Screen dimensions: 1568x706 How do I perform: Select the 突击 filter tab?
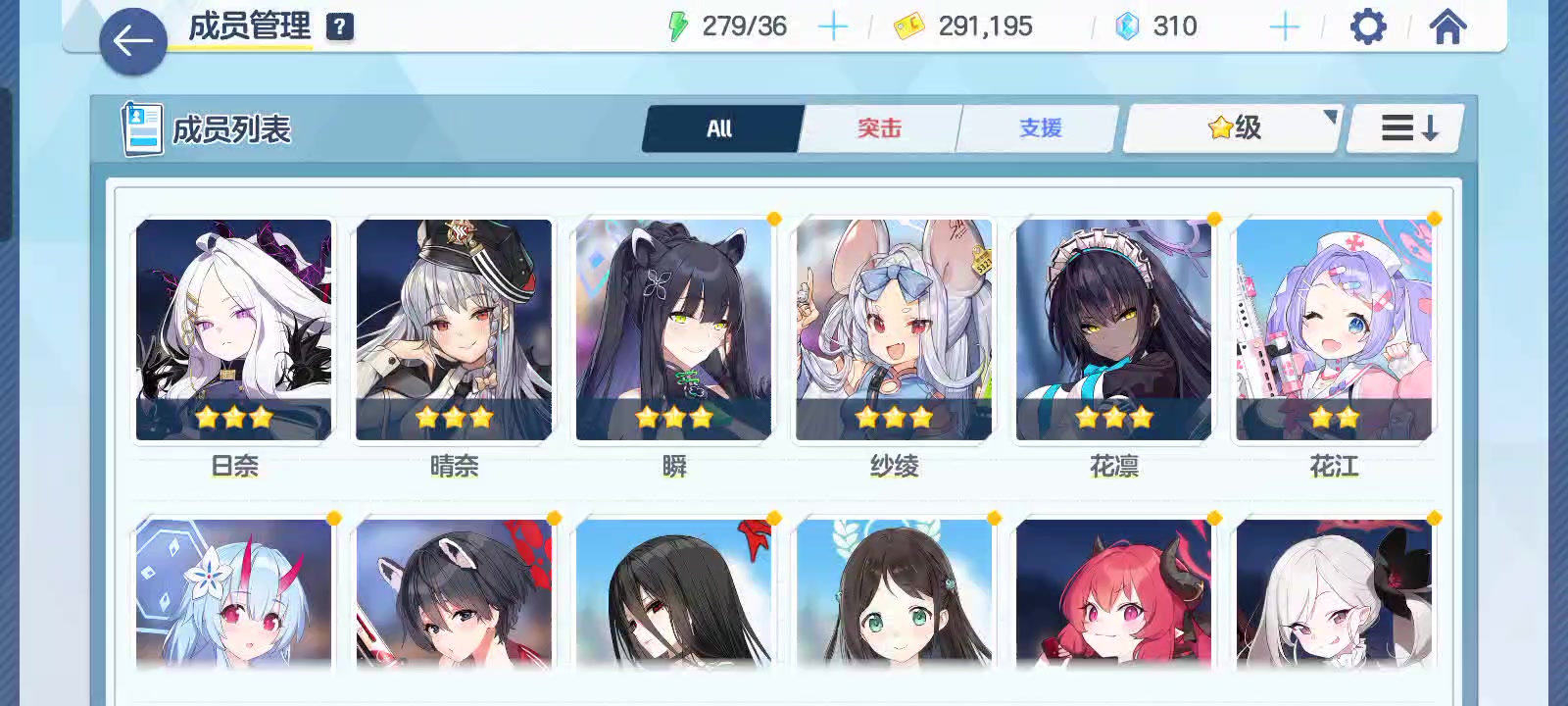(879, 128)
